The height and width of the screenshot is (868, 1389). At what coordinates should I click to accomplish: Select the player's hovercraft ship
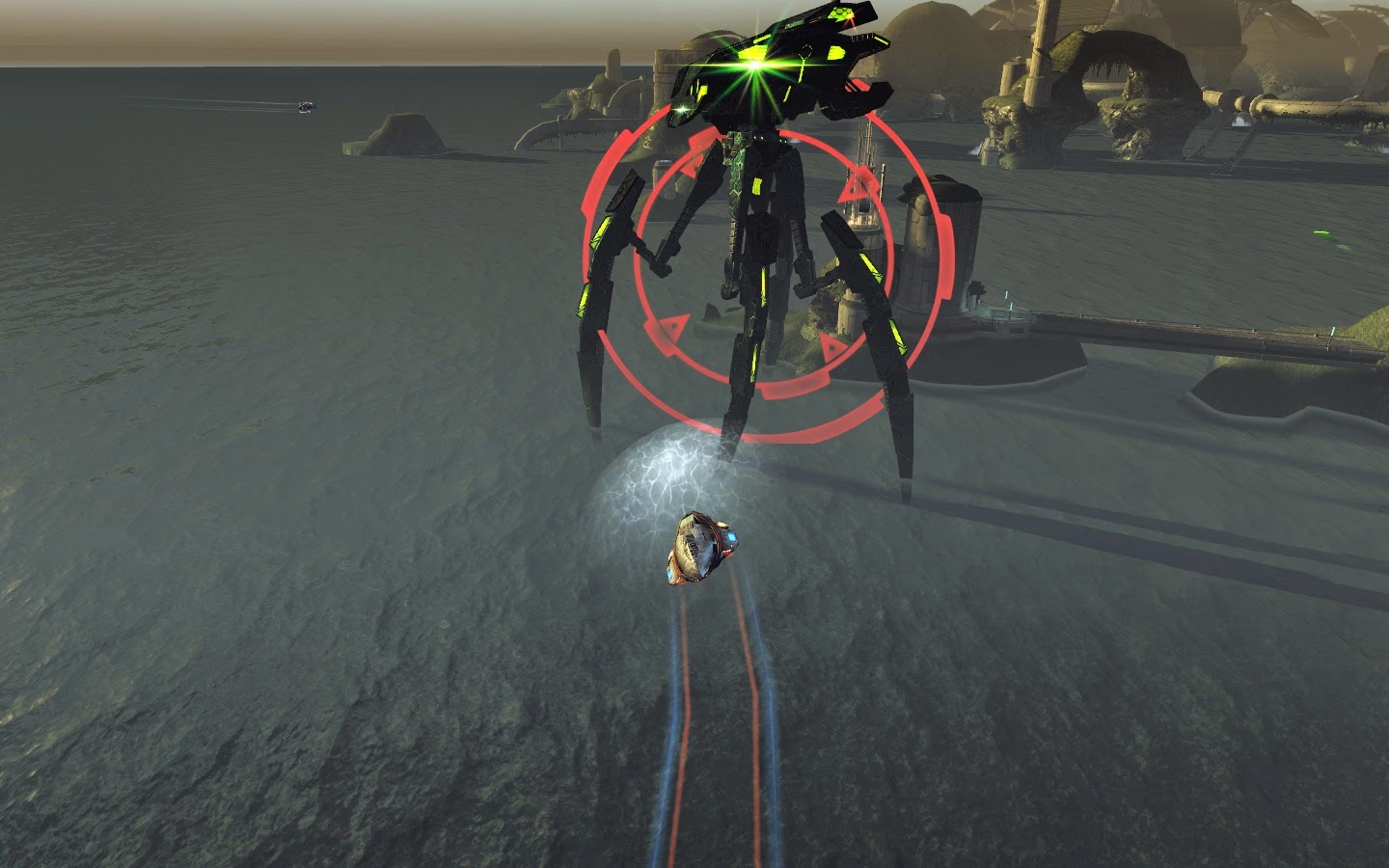click(x=701, y=548)
